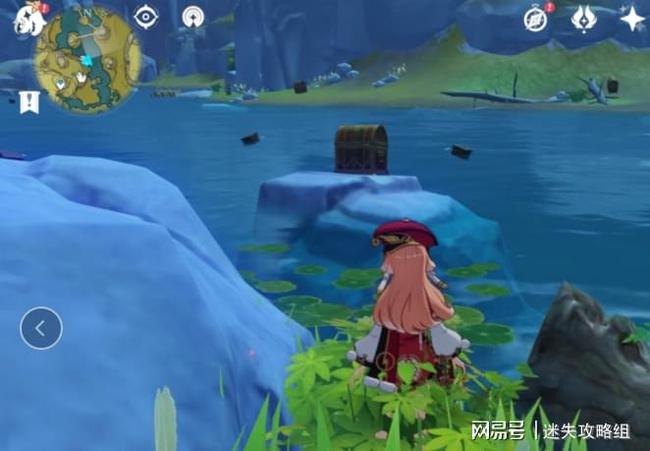This screenshot has height=451, width=650.
Task: Open the battle pass winged icon
Action: [584, 18]
